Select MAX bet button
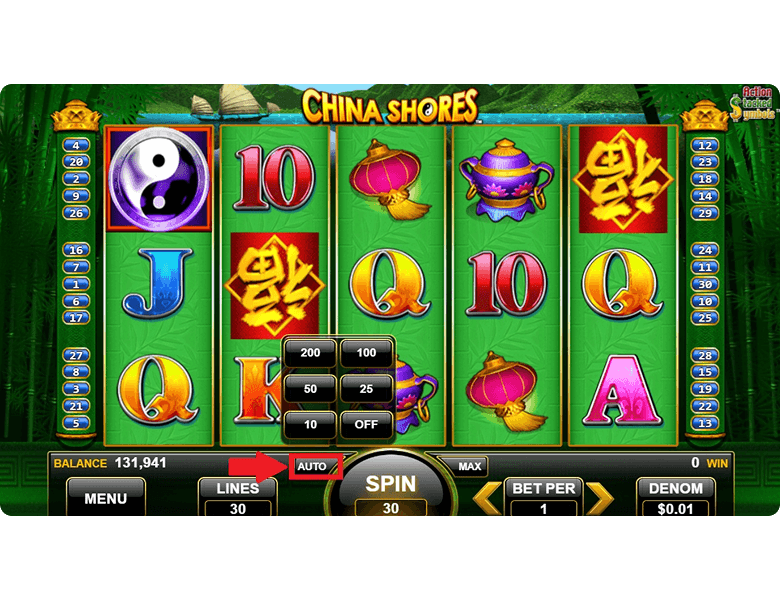Image resolution: width=780 pixels, height=600 pixels. 468,466
